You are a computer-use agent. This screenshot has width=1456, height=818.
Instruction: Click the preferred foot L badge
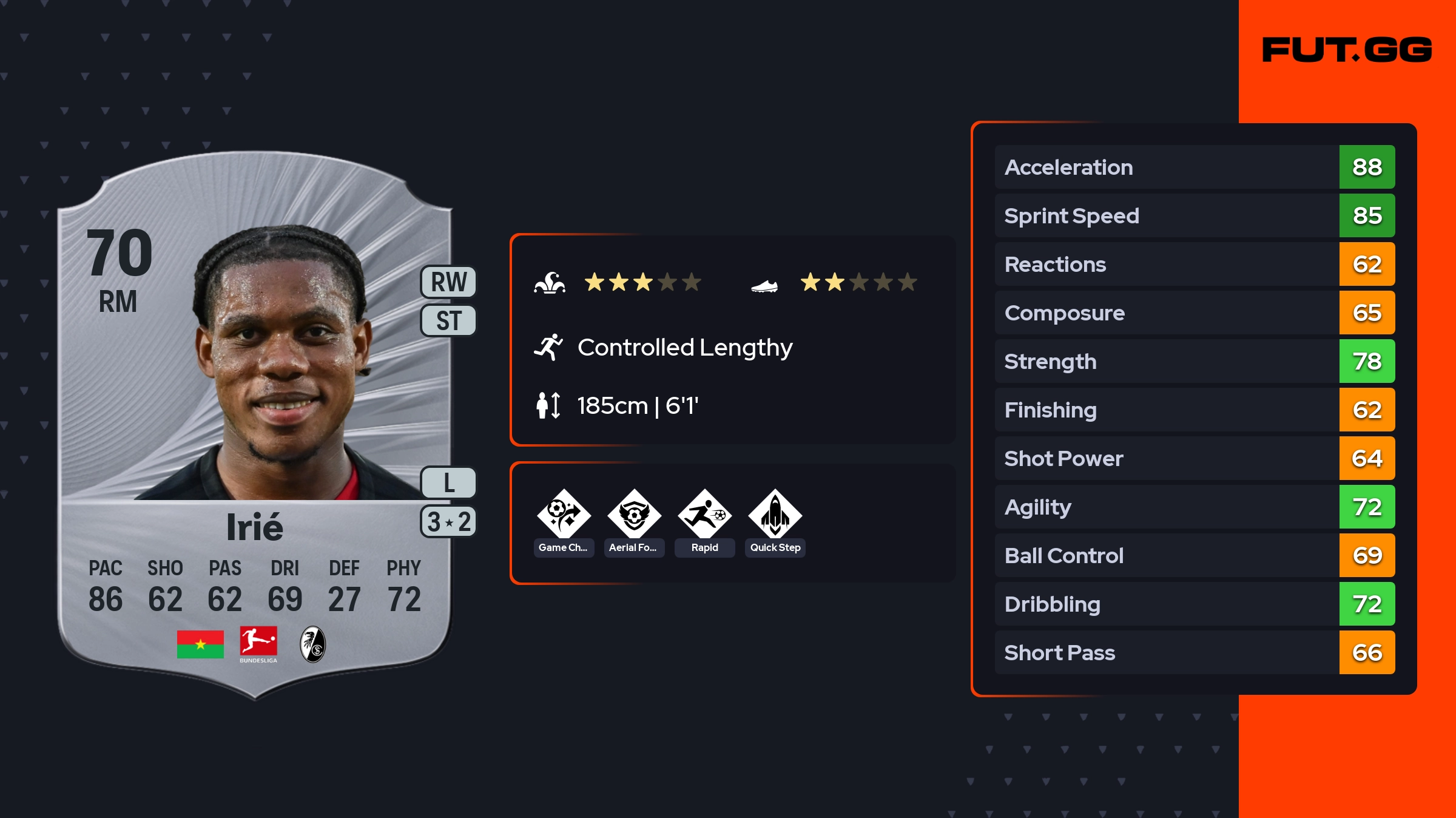[x=448, y=483]
